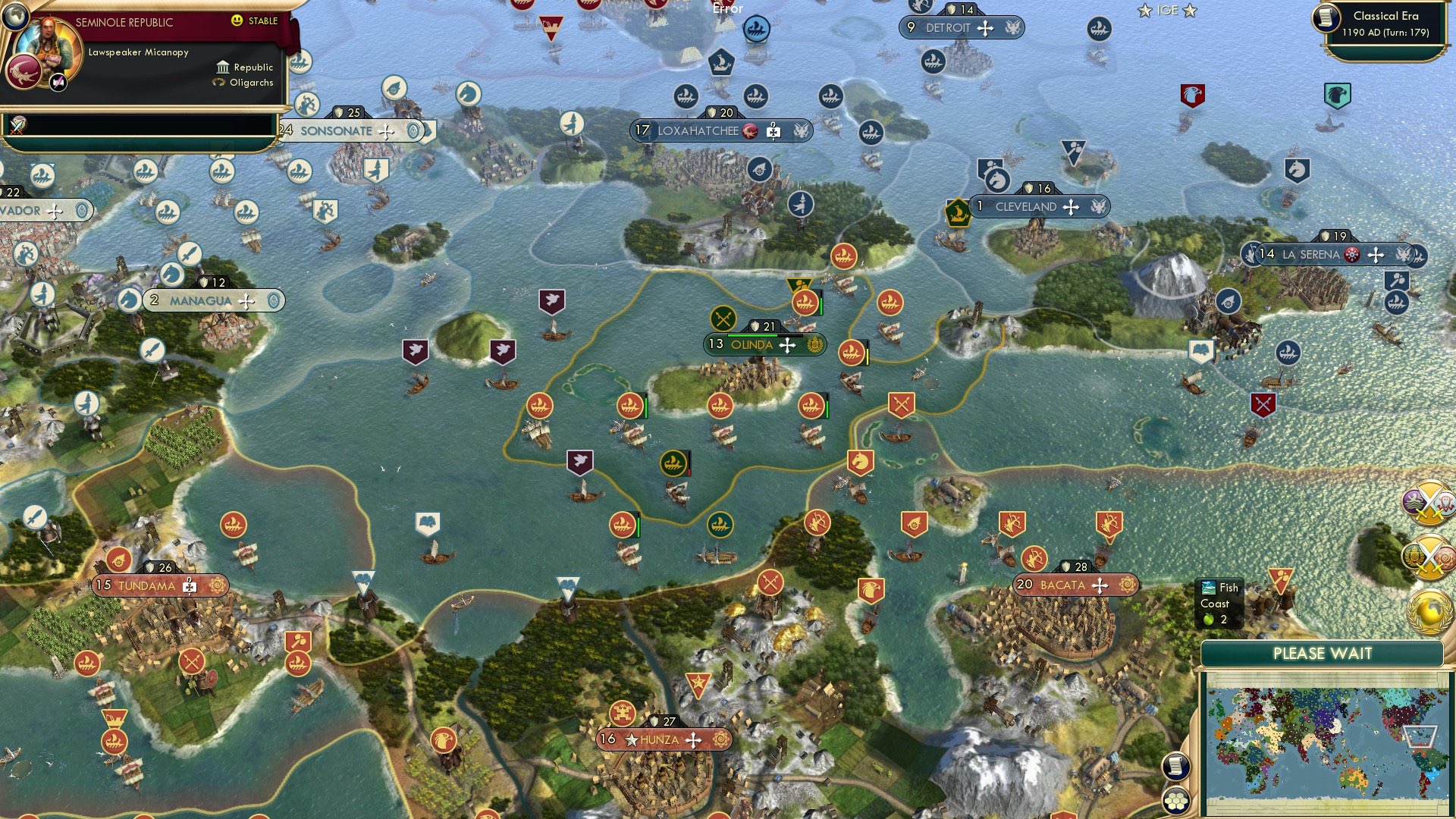
Task: Click the Republic government icon
Action: (x=224, y=67)
